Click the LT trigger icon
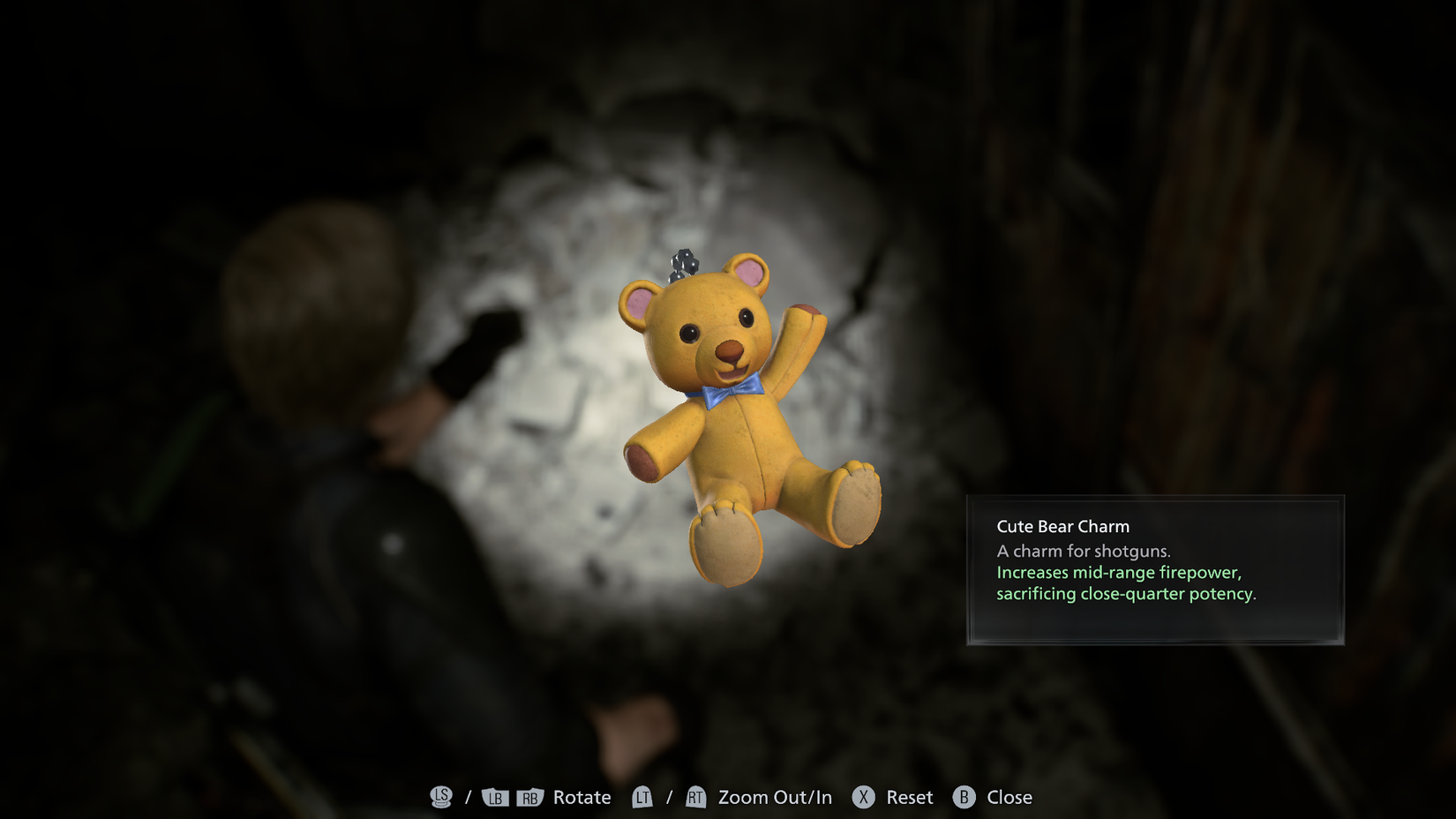This screenshot has height=819, width=1456. [x=642, y=797]
